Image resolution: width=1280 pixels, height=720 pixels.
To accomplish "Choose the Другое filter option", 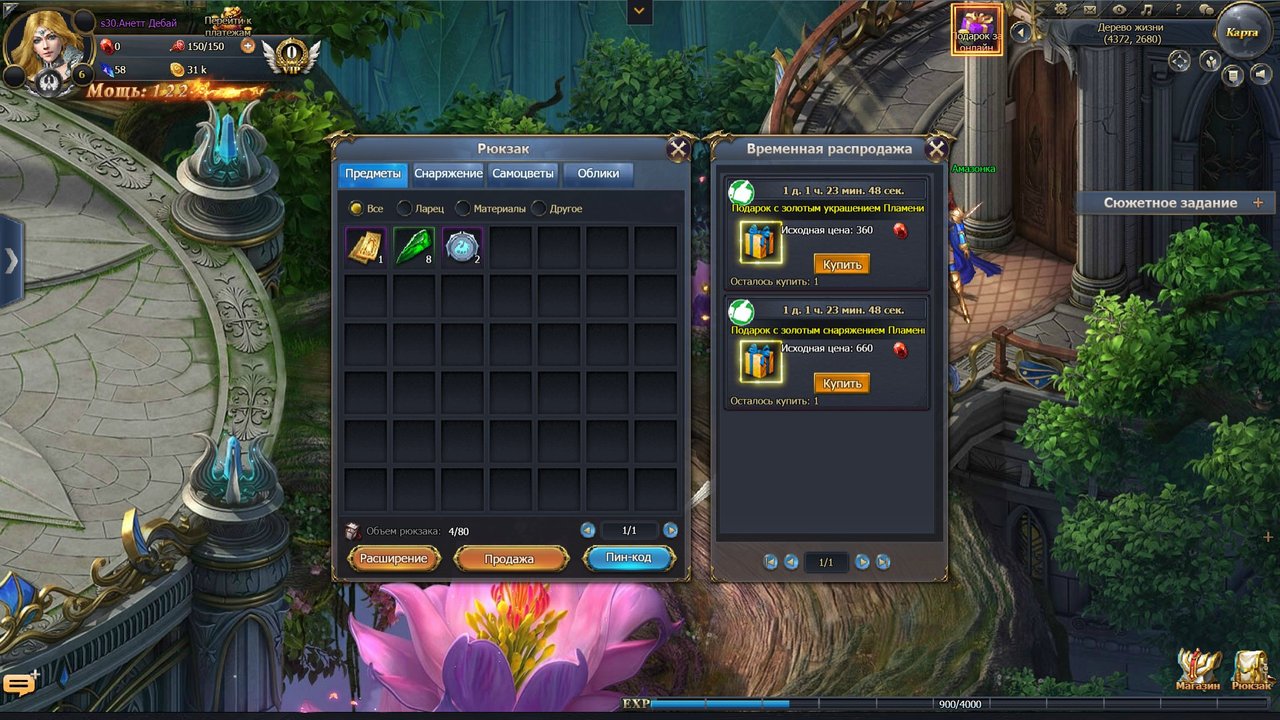I will point(540,209).
